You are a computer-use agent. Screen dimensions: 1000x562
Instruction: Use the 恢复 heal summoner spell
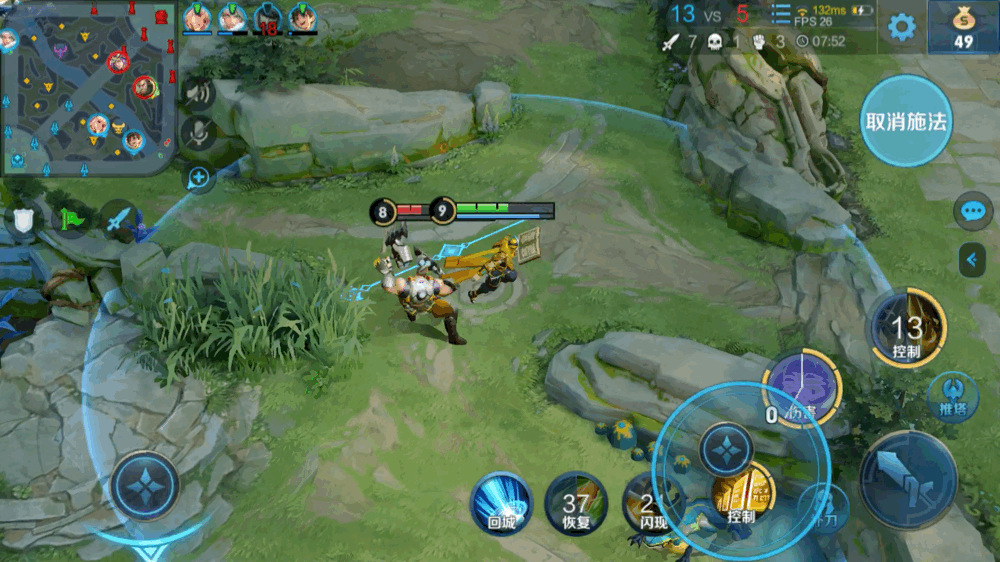tap(576, 503)
